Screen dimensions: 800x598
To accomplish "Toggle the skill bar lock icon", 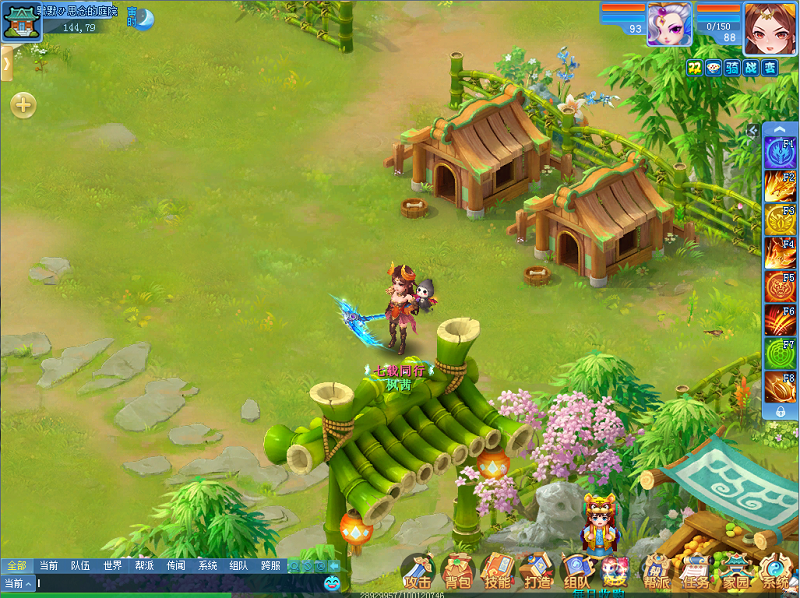I will [780, 411].
